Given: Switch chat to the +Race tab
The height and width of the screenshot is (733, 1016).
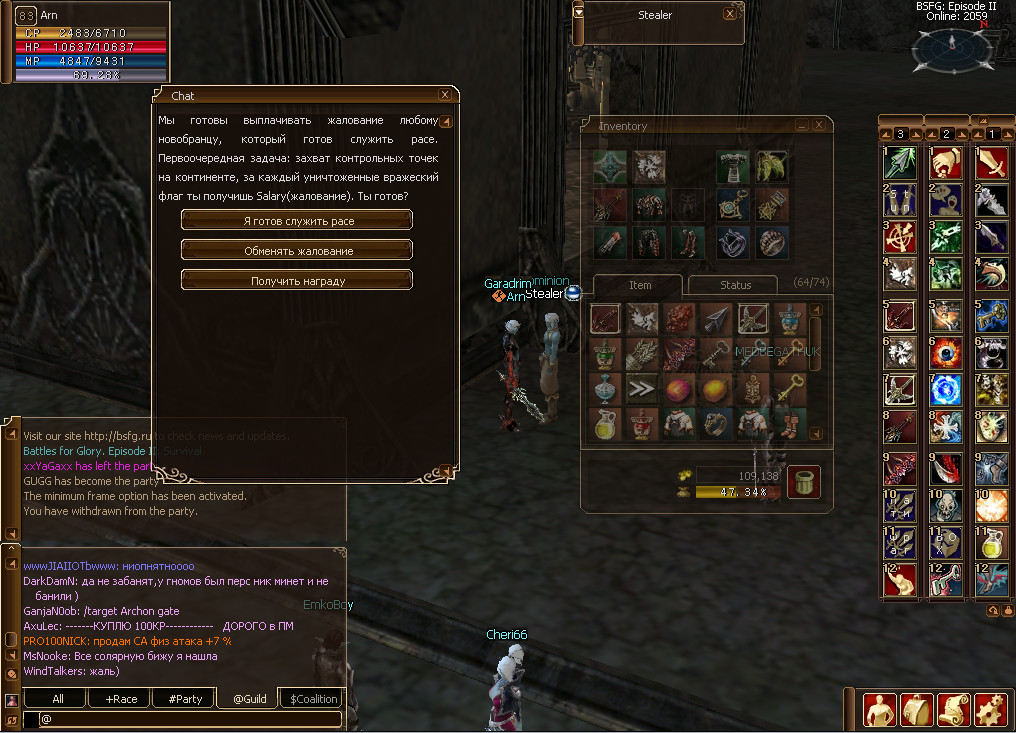Looking at the screenshot, I should (x=121, y=699).
